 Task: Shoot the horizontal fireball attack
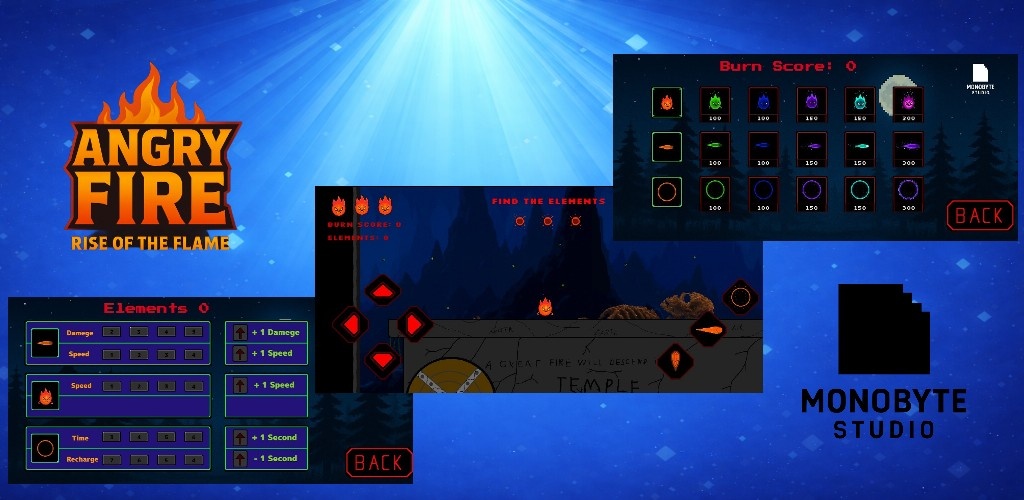click(708, 328)
